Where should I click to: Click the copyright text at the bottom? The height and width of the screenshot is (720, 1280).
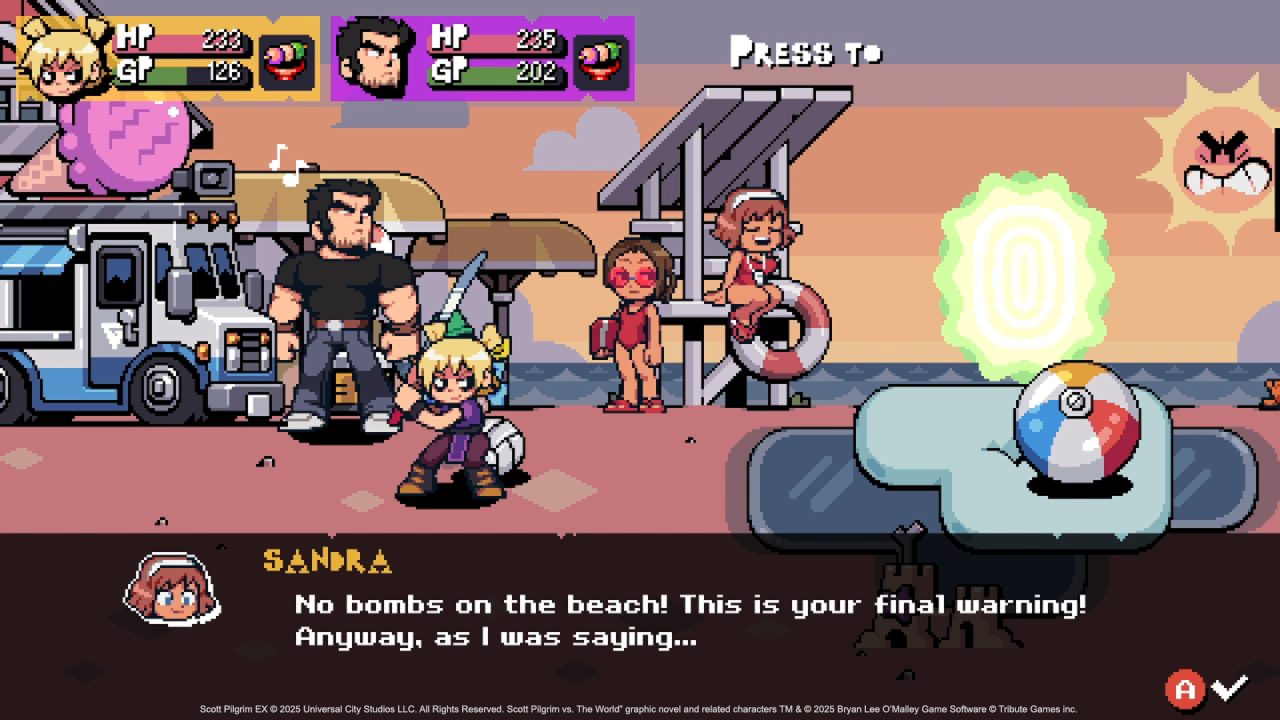pyautogui.click(x=640, y=707)
